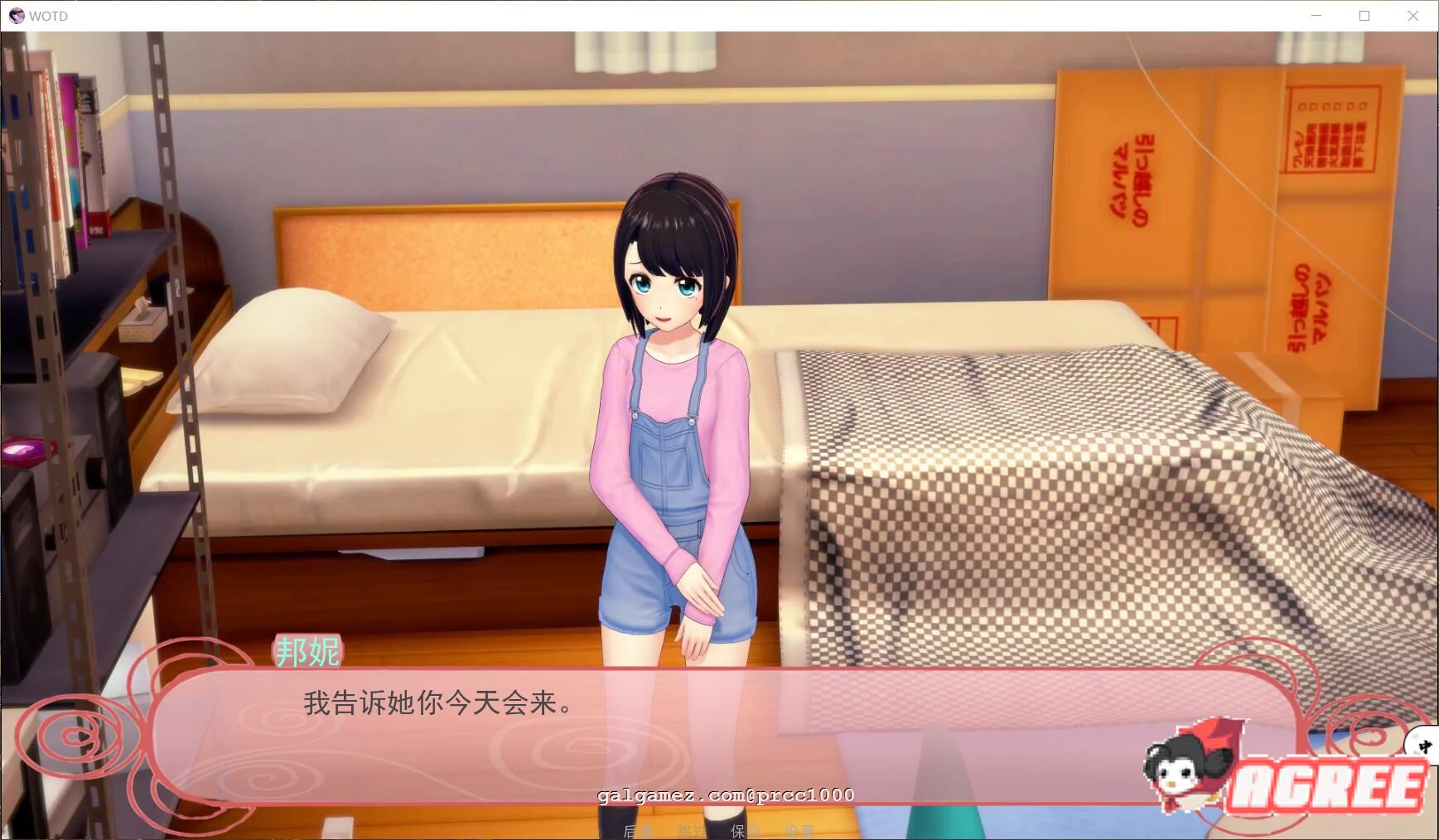Minimize the WOTD game window
This screenshot has height=840, width=1439.
(1316, 15)
